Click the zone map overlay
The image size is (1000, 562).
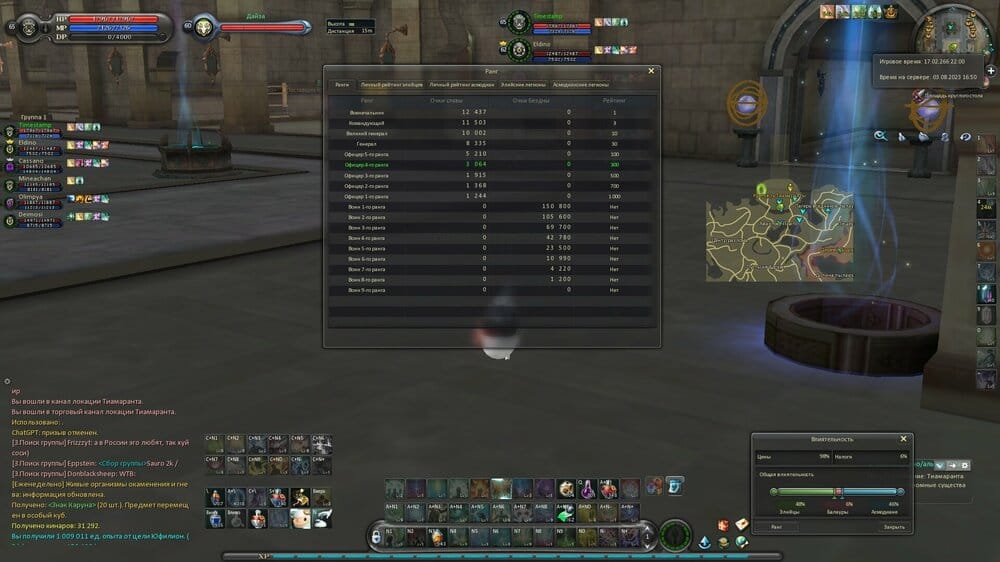click(778, 232)
